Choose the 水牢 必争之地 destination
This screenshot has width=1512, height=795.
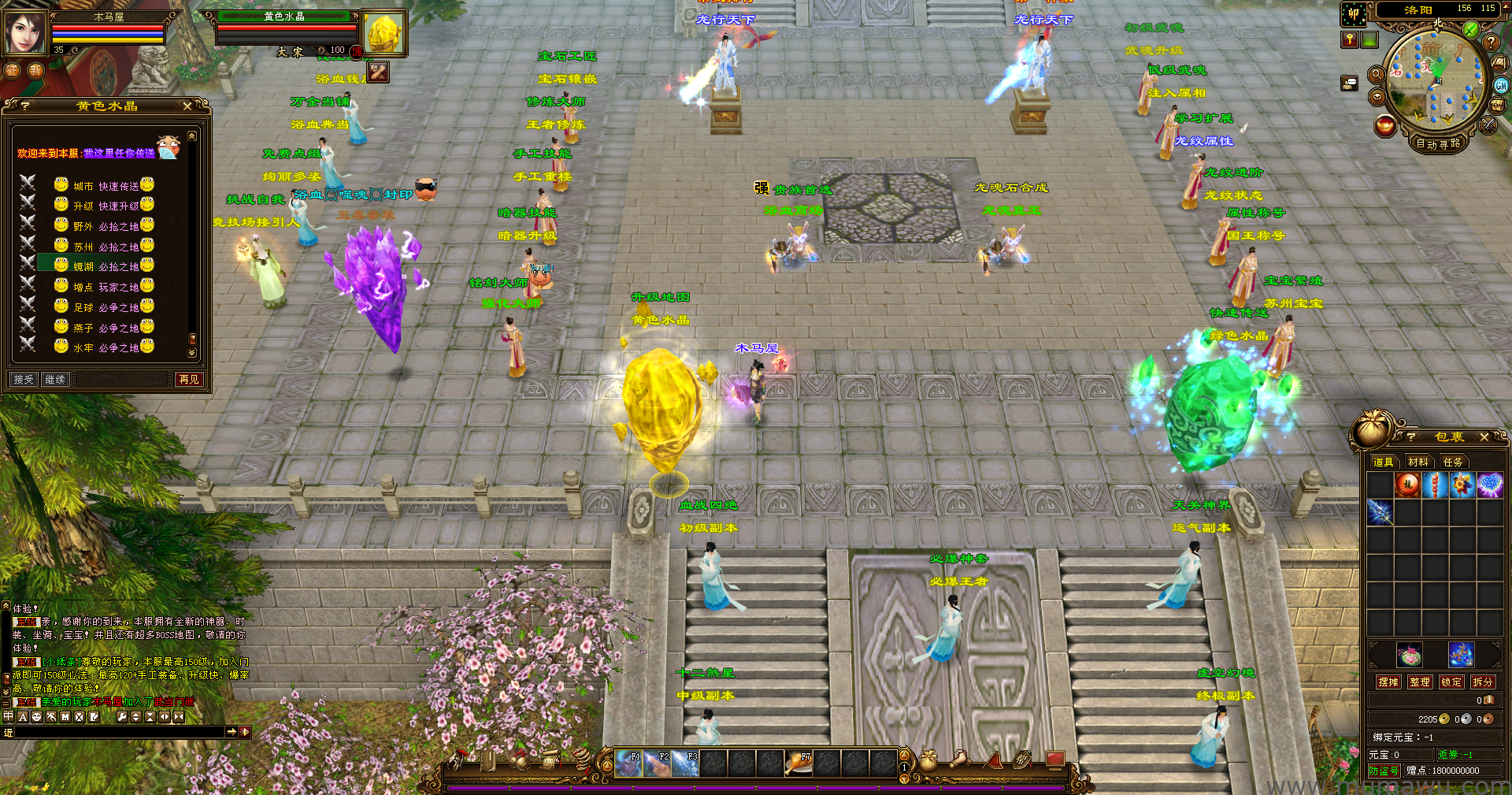coord(106,347)
